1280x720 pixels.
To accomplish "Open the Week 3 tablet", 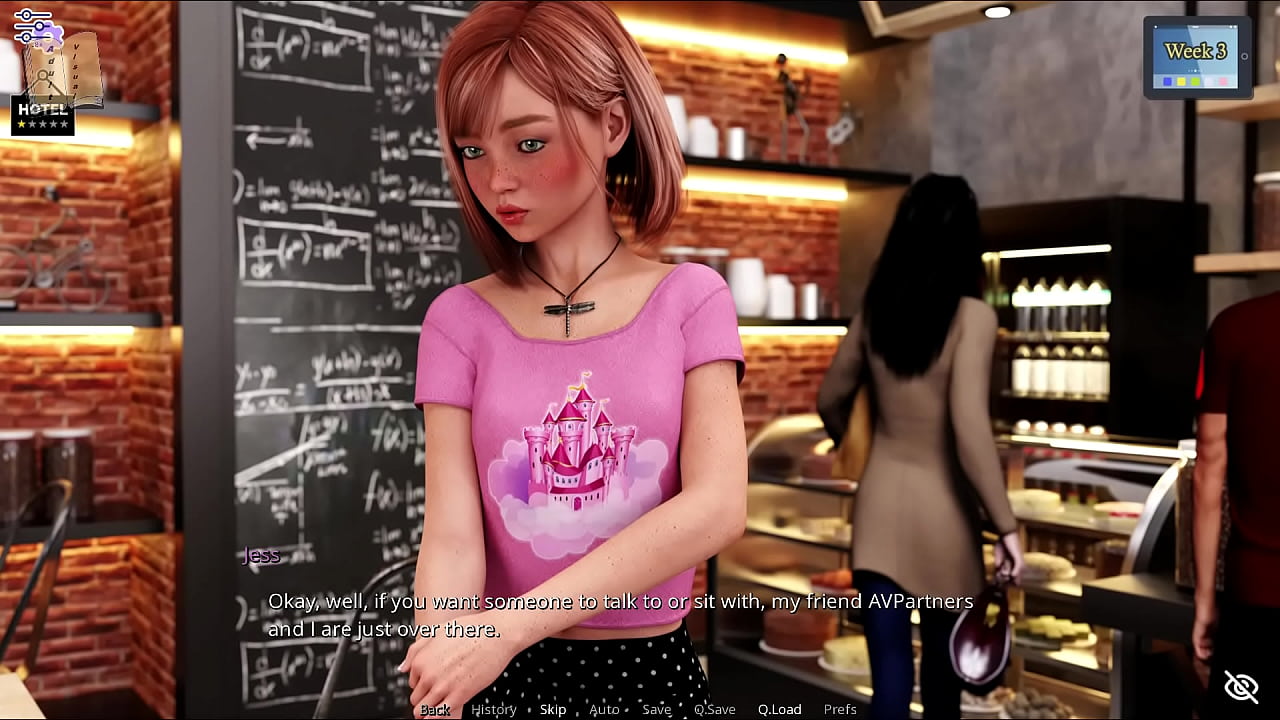I will (1196, 57).
